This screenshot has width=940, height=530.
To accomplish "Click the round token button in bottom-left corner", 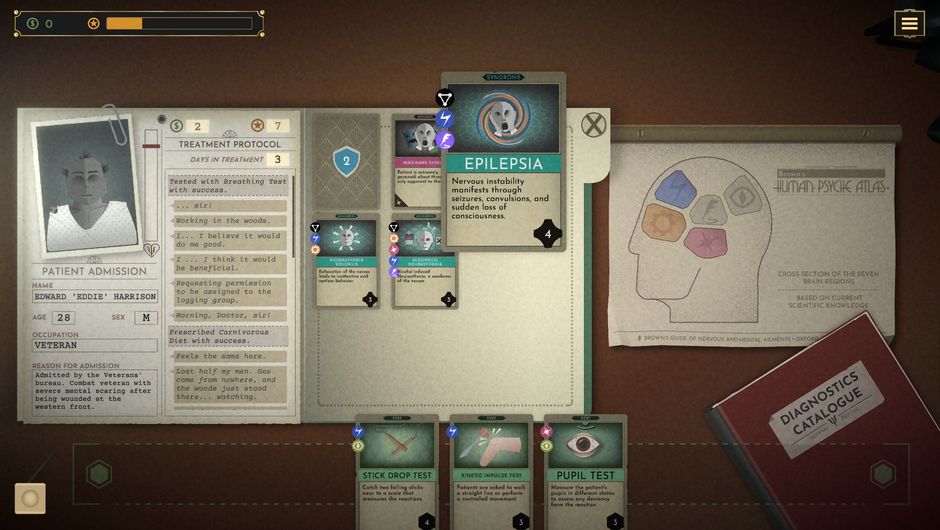I will point(30,498).
